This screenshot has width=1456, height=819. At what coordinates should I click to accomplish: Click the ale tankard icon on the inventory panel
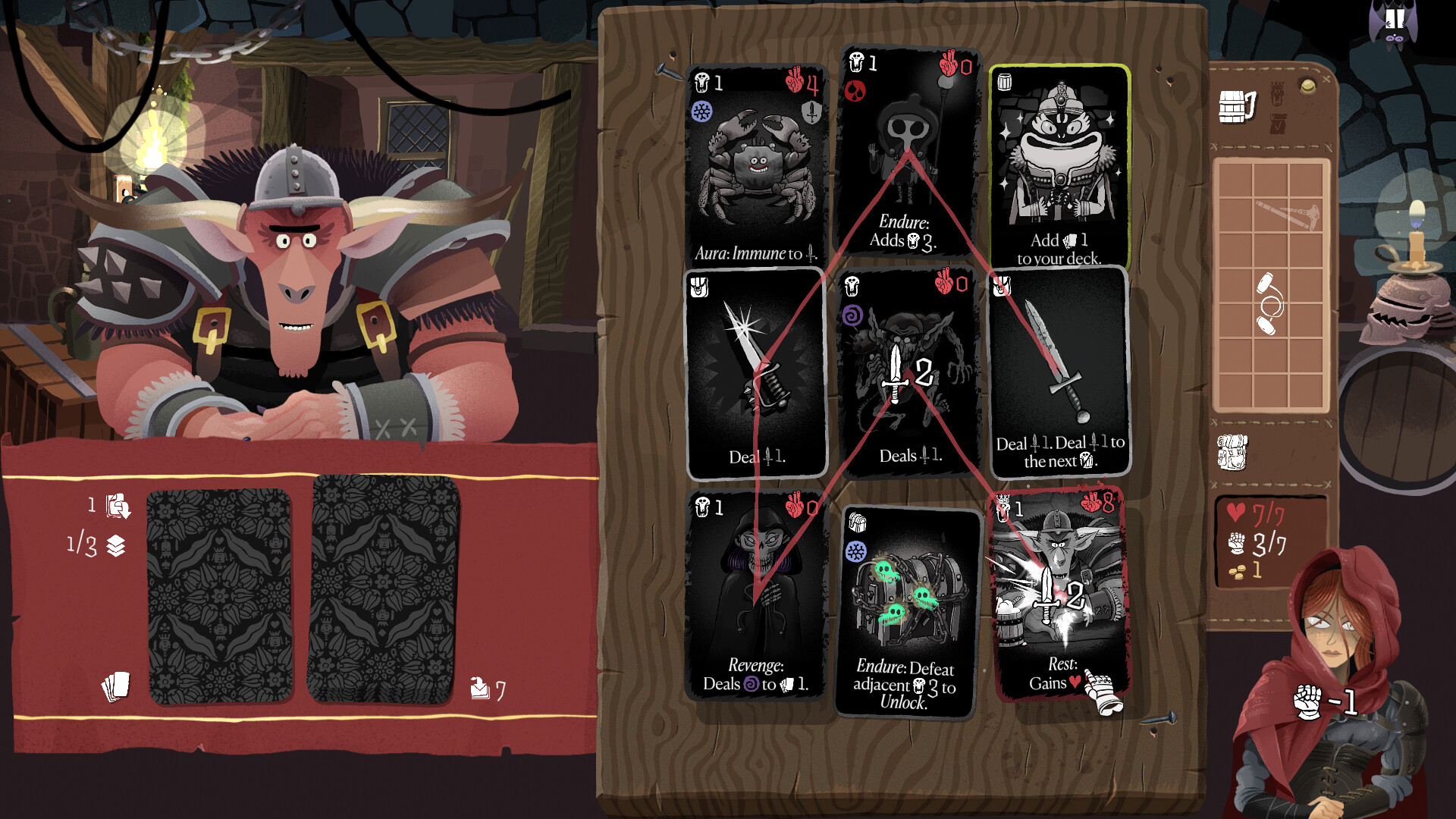tap(1236, 105)
